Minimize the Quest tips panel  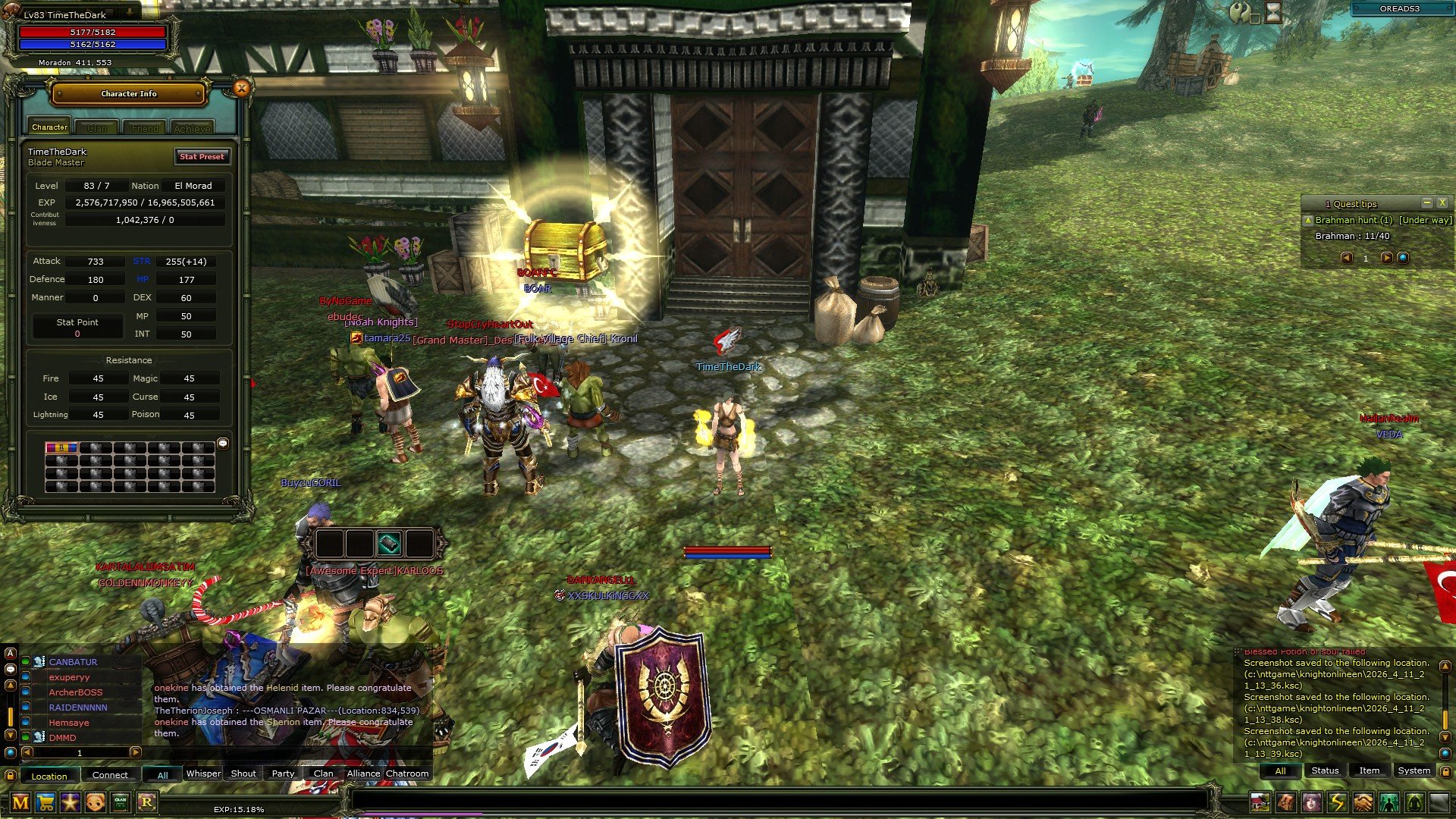pyautogui.click(x=1426, y=202)
